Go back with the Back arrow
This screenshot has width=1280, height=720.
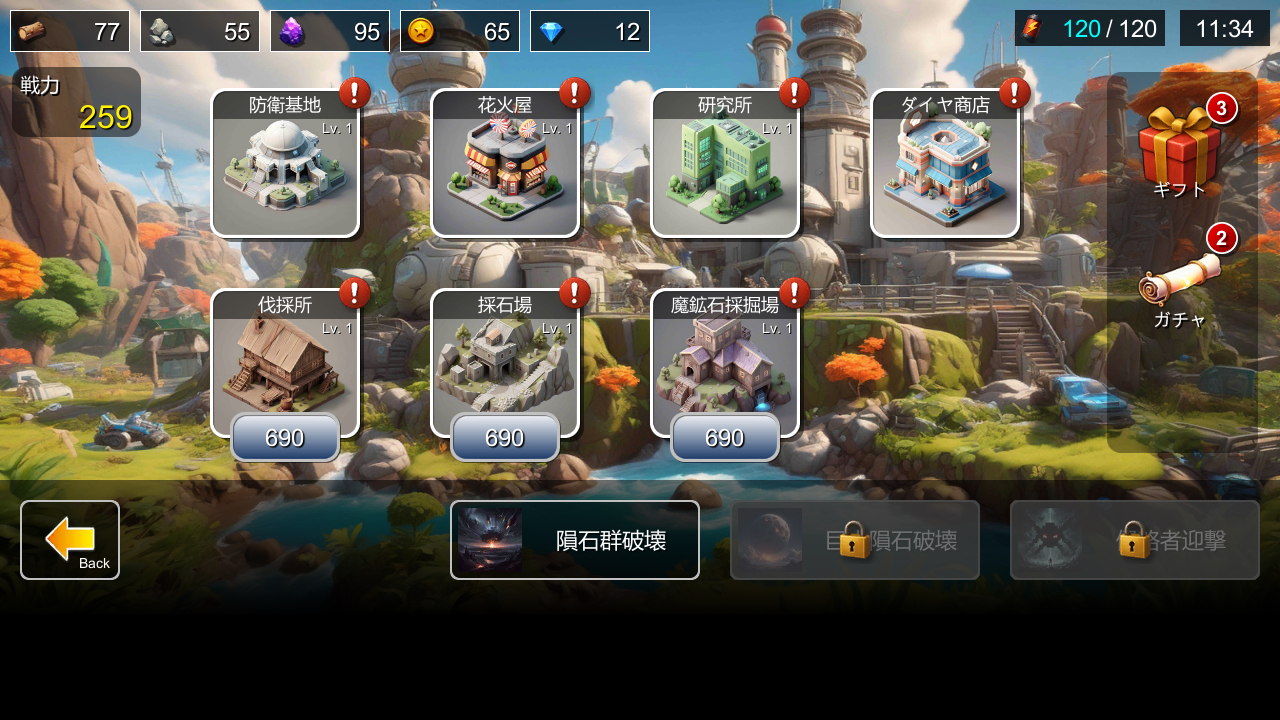[x=70, y=540]
